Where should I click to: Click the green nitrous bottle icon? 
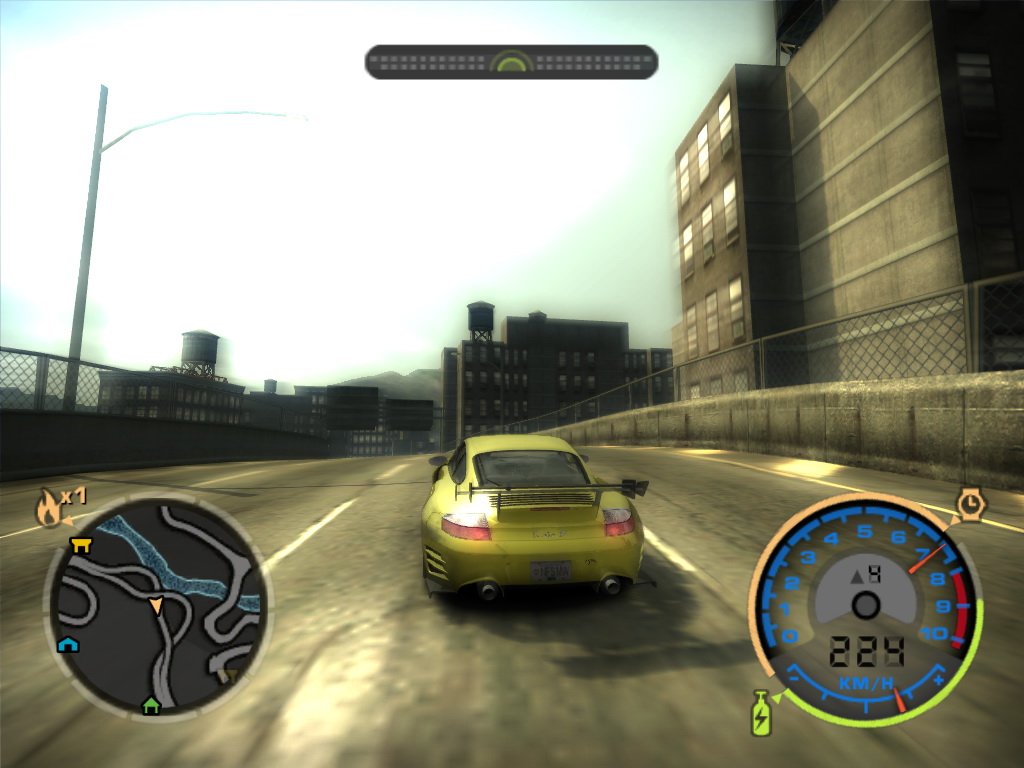(761, 714)
